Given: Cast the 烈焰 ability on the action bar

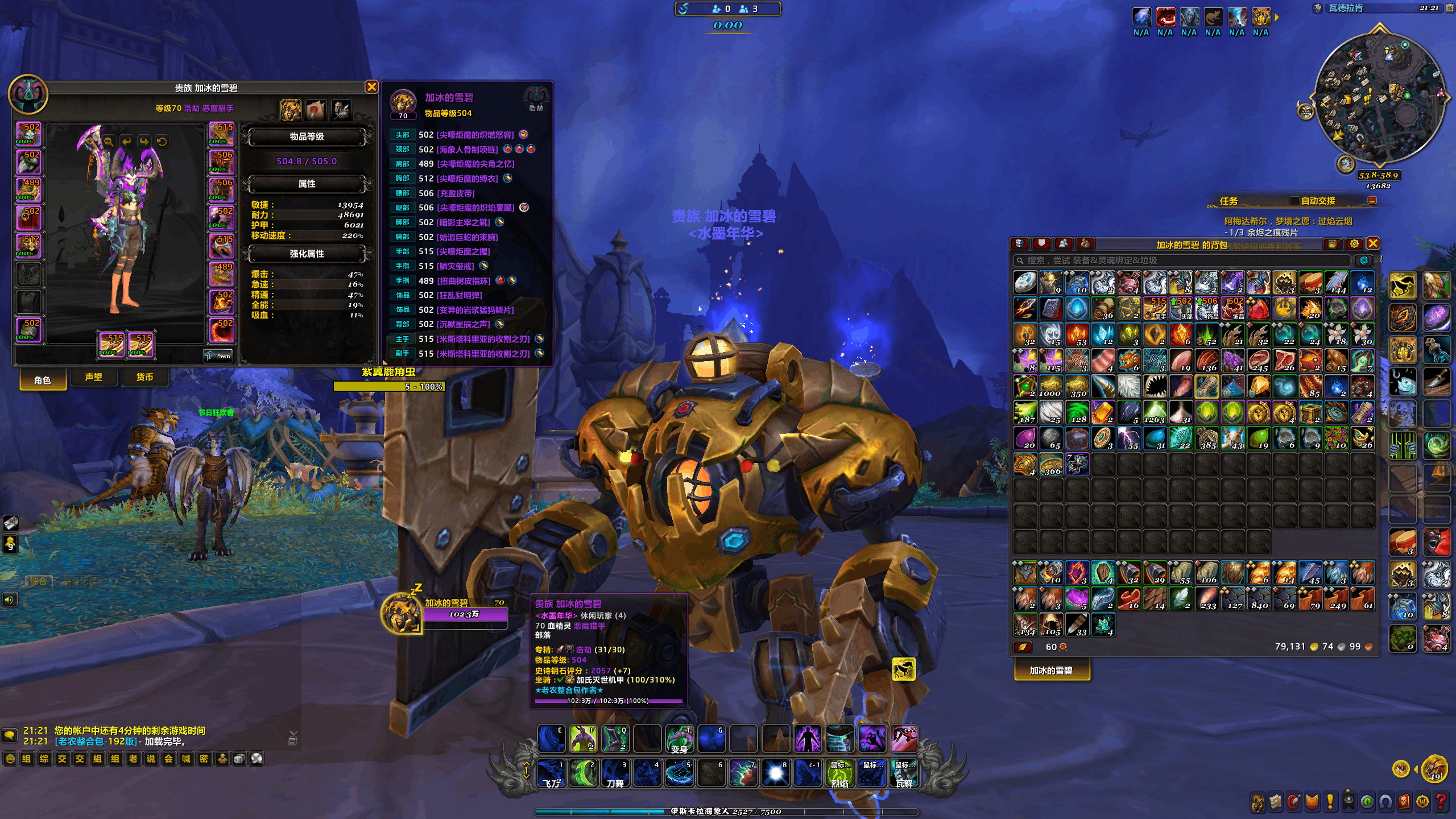Looking at the screenshot, I should coord(840,773).
